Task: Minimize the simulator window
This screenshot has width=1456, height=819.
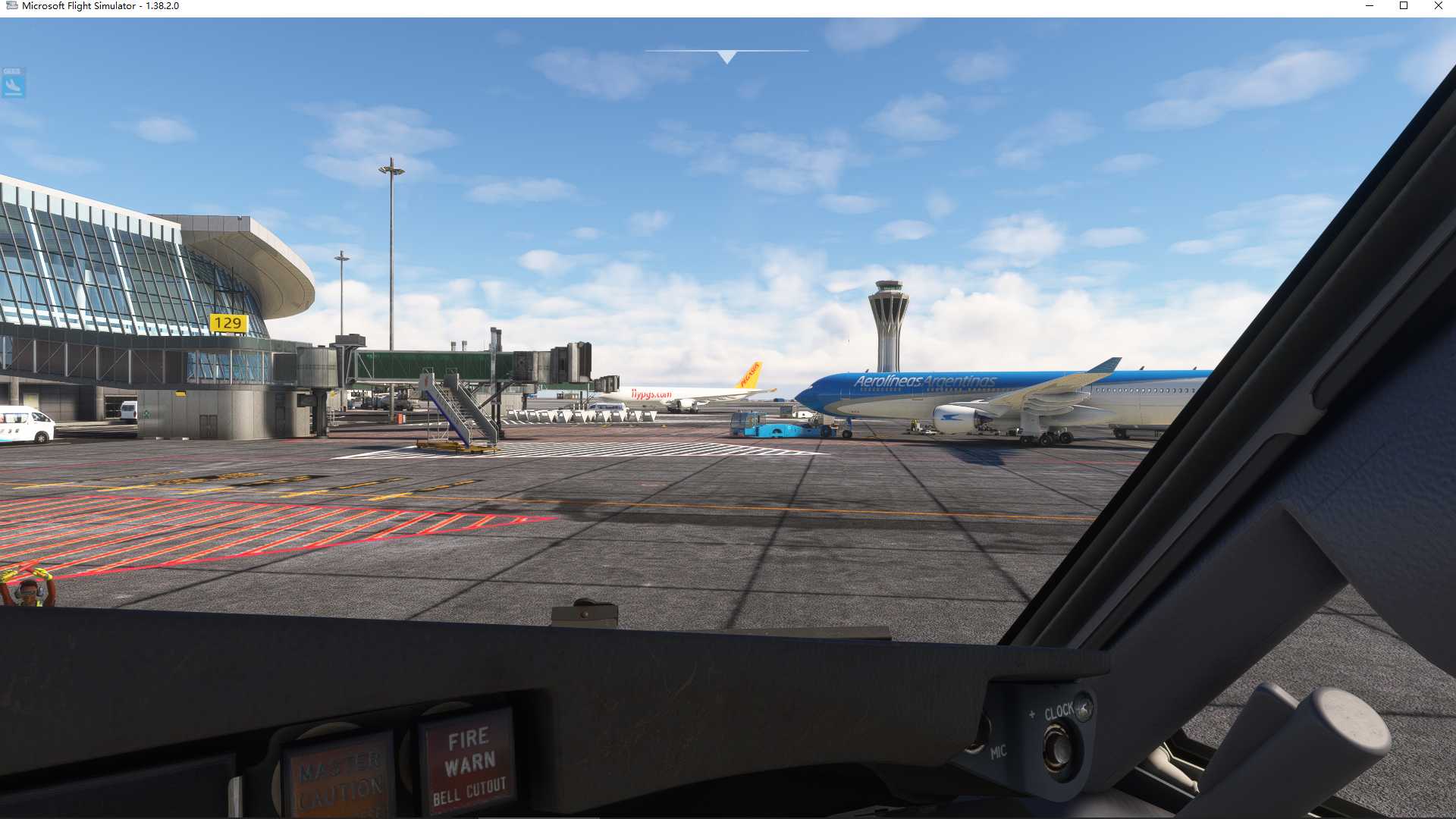Action: 1370,6
